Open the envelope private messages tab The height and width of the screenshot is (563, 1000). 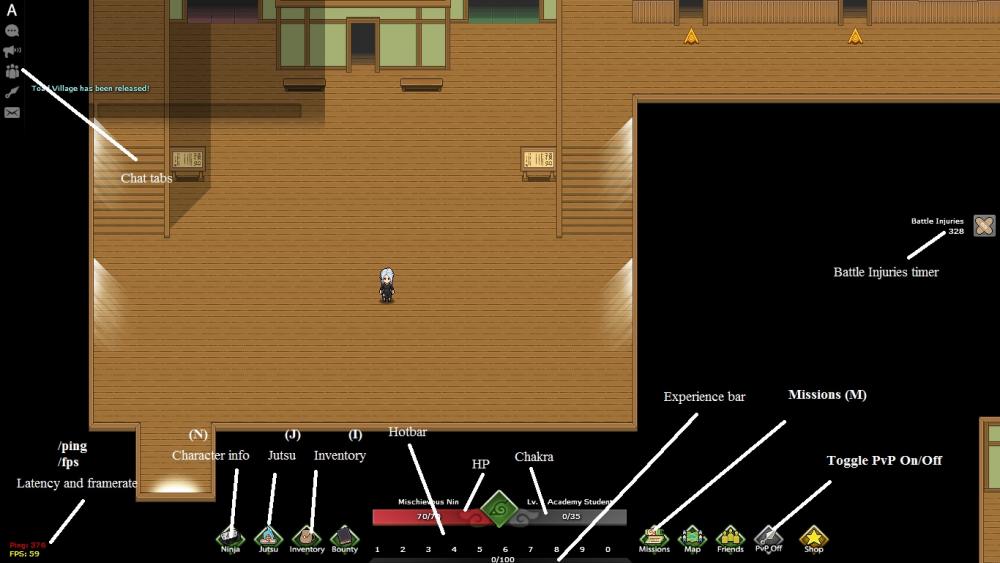coord(12,112)
